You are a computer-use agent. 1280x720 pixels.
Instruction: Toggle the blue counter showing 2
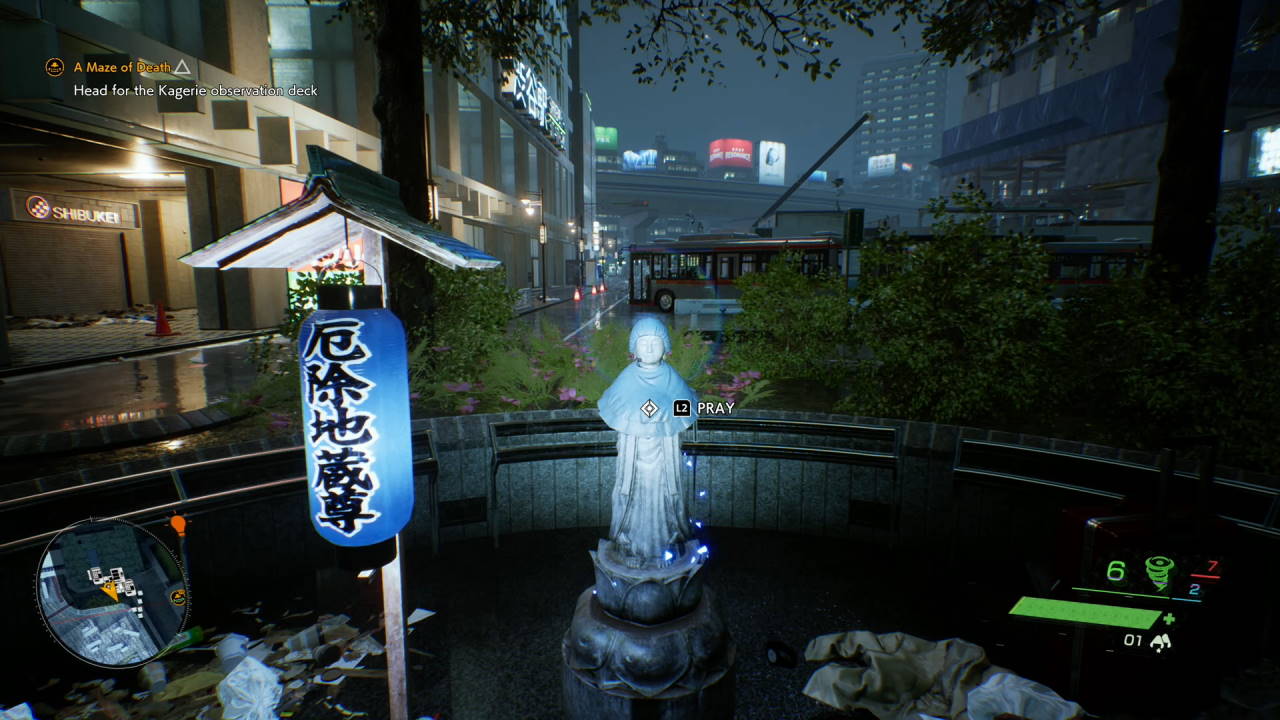[x=1193, y=590]
